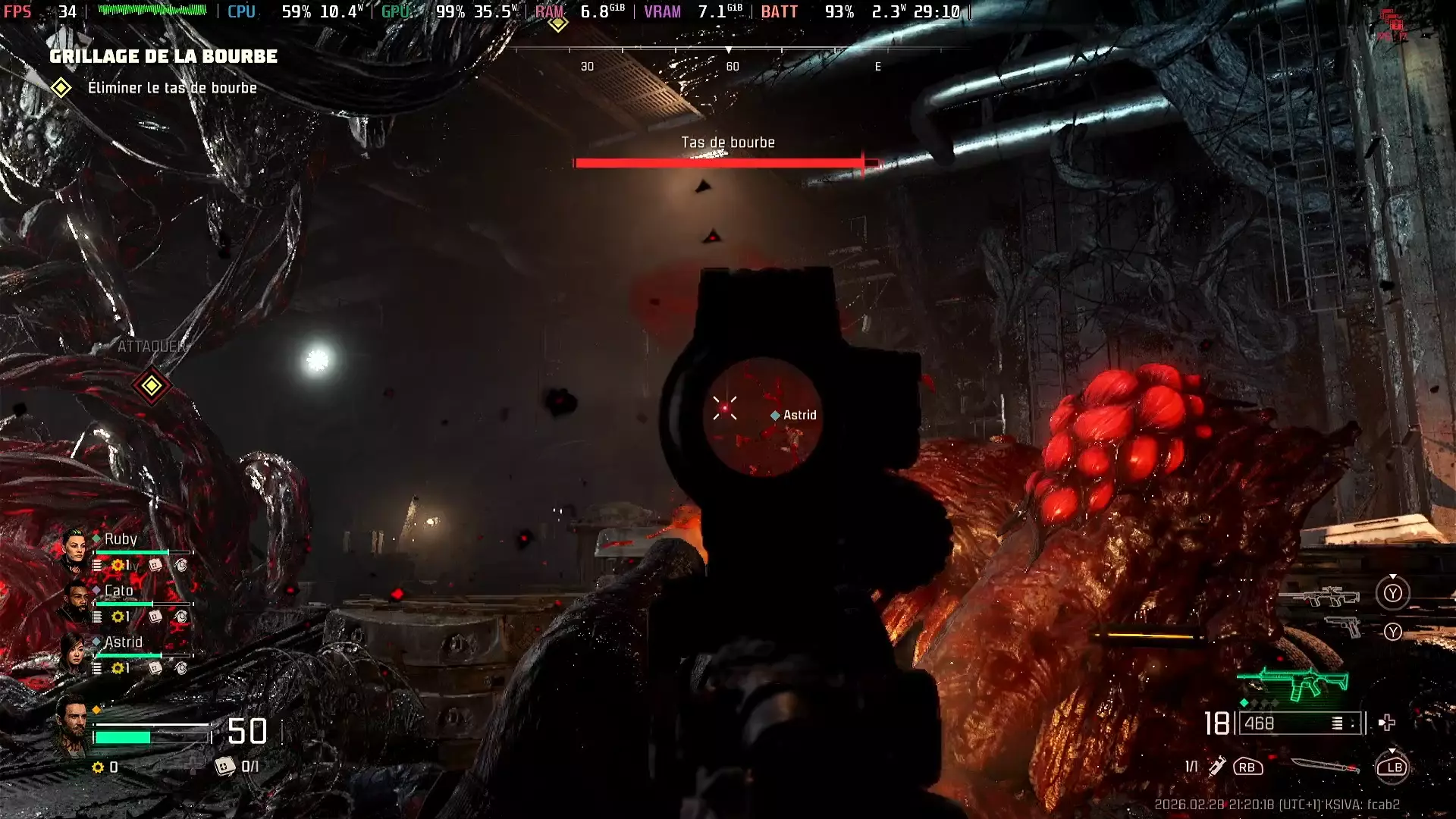Viewport: 1456px width, 819px height.
Task: Select the player's medkit icon
Action: coord(224,767)
